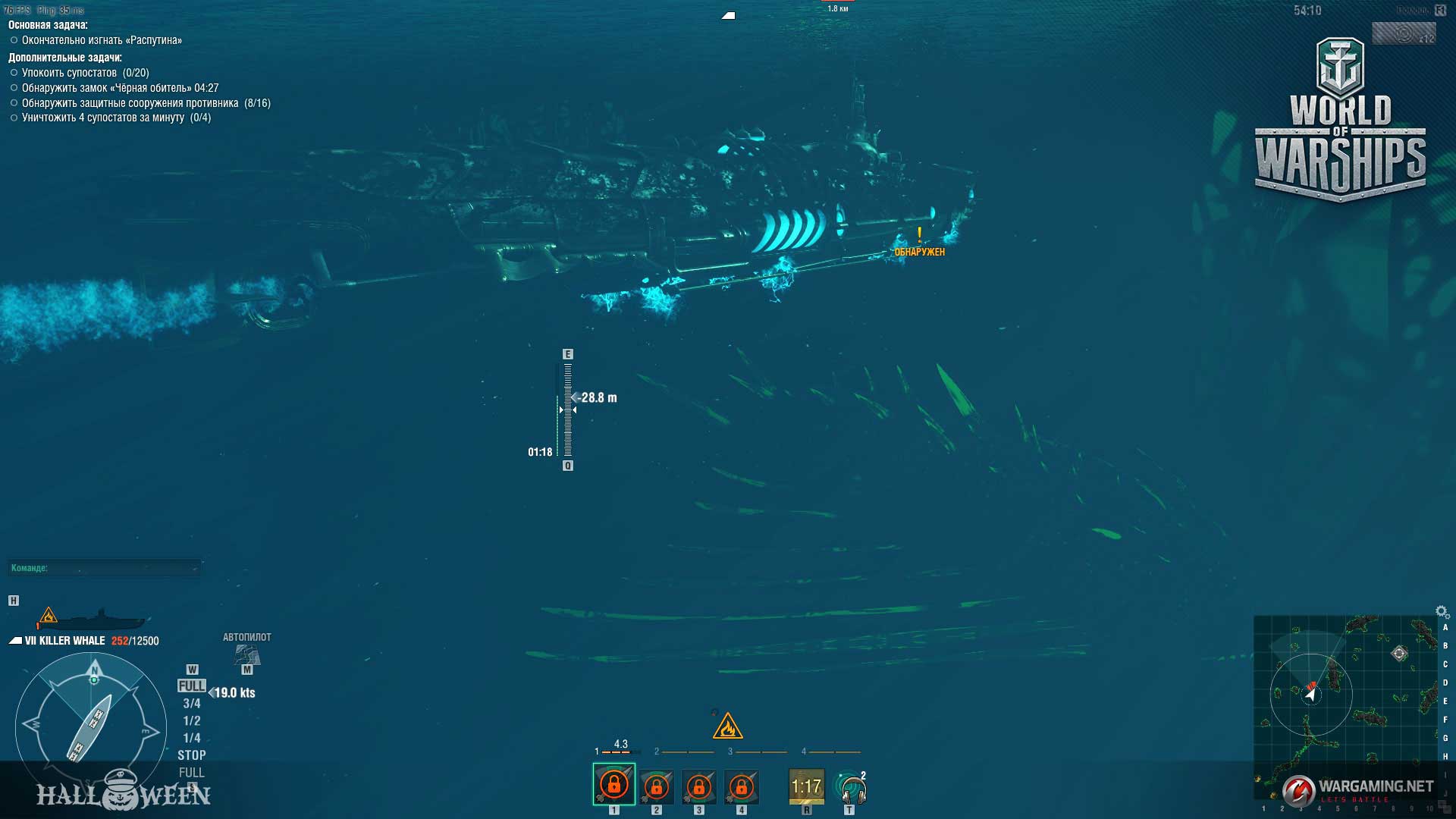Click the damage control consumable showing 1:17
The height and width of the screenshot is (819, 1456).
point(806,787)
